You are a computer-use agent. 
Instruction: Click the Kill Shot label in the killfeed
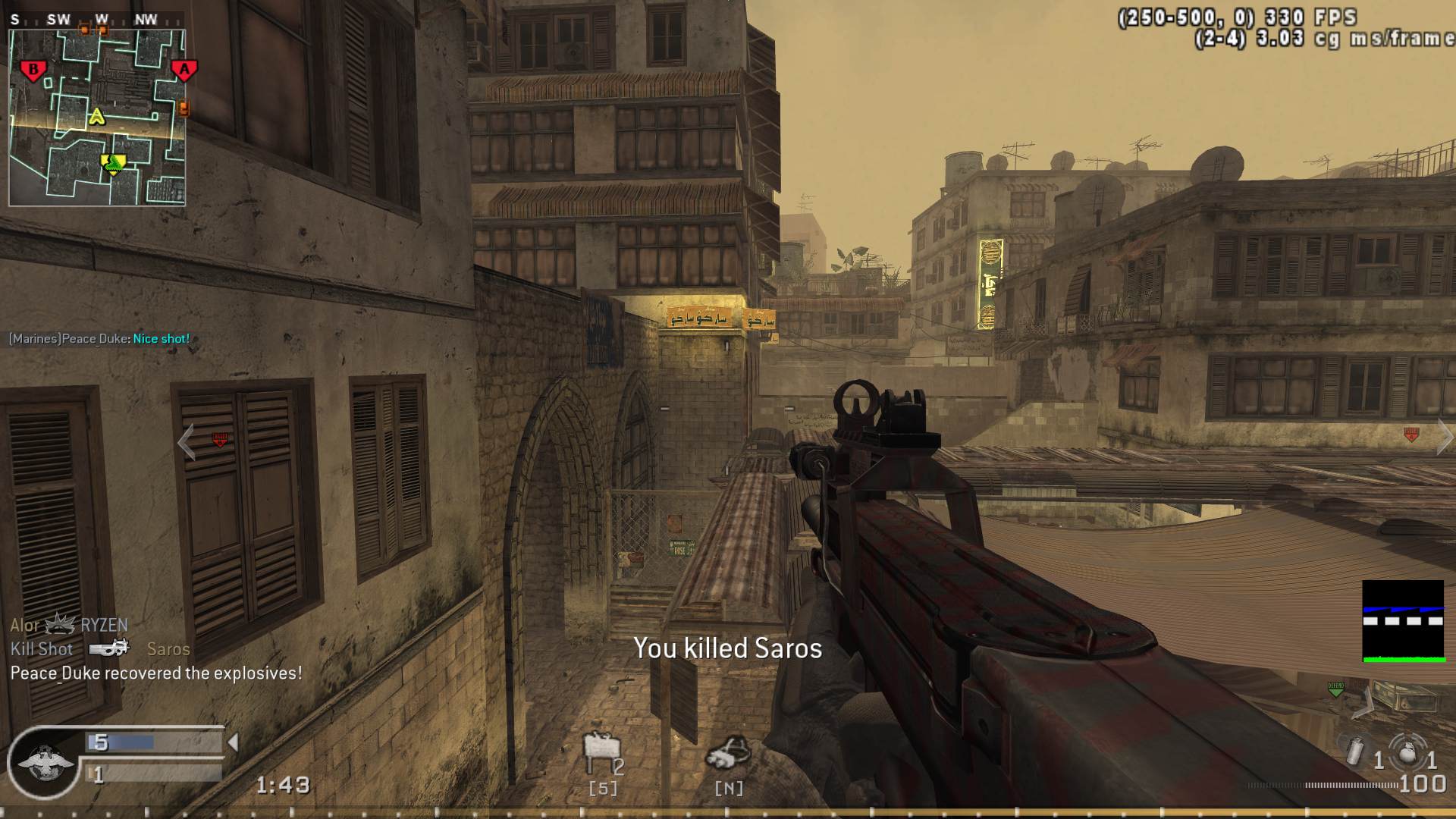pos(41,649)
